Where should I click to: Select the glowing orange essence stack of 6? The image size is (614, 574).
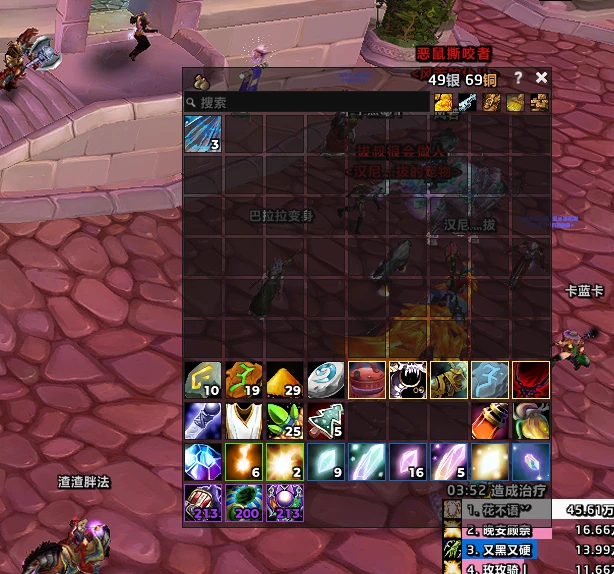[244, 462]
